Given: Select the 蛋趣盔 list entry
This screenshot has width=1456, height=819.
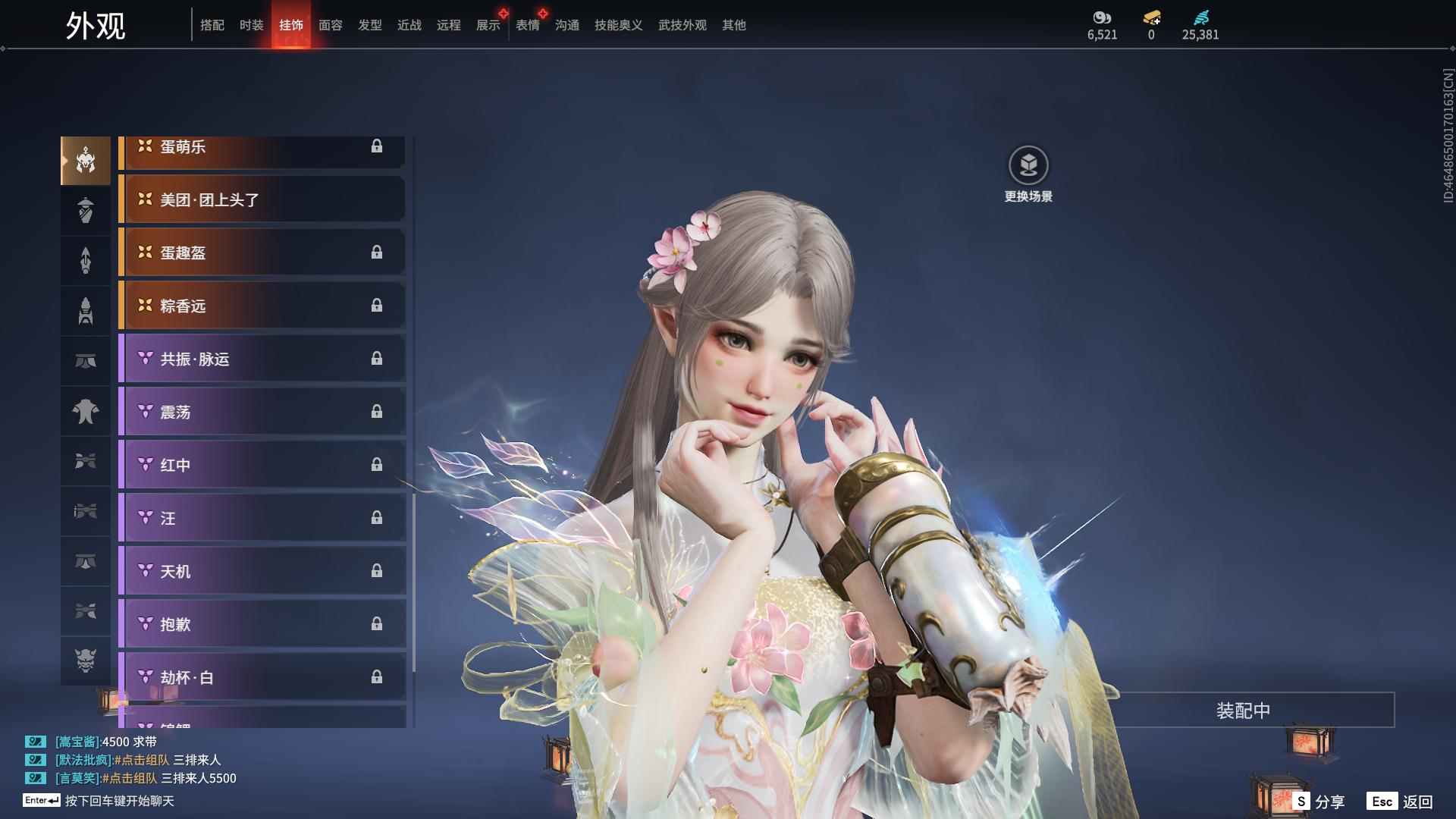Looking at the screenshot, I should click(x=262, y=253).
